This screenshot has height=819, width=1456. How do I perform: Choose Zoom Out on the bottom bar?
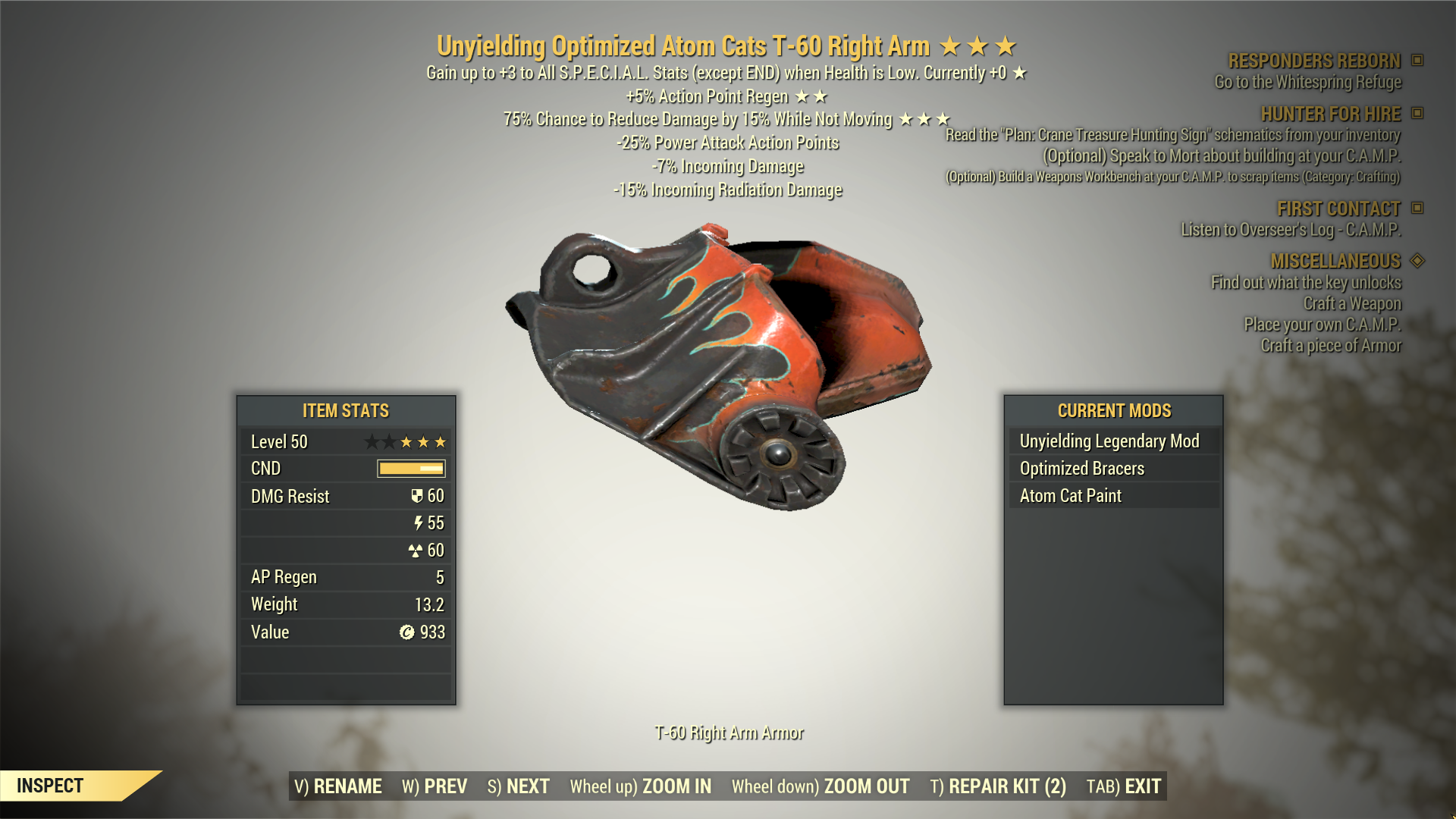coord(821,786)
